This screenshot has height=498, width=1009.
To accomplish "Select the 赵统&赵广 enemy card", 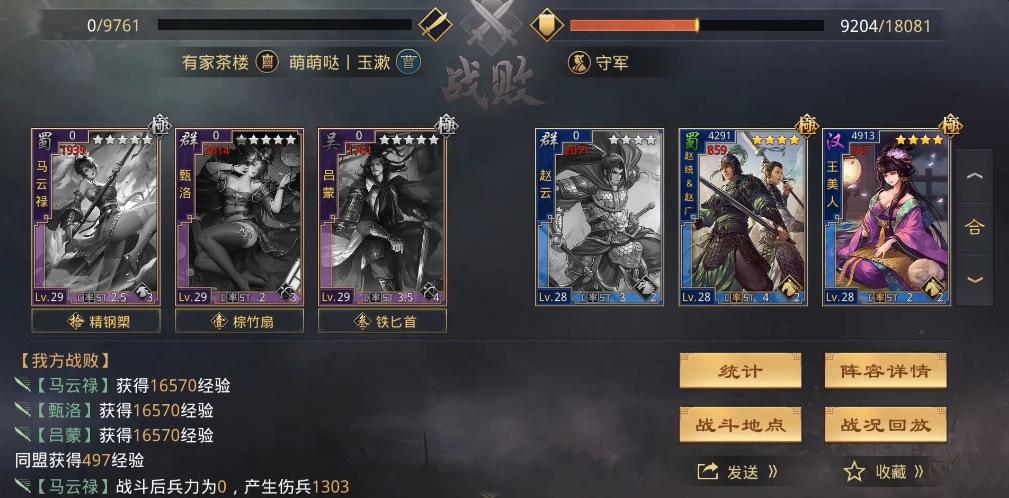I will coord(743,216).
